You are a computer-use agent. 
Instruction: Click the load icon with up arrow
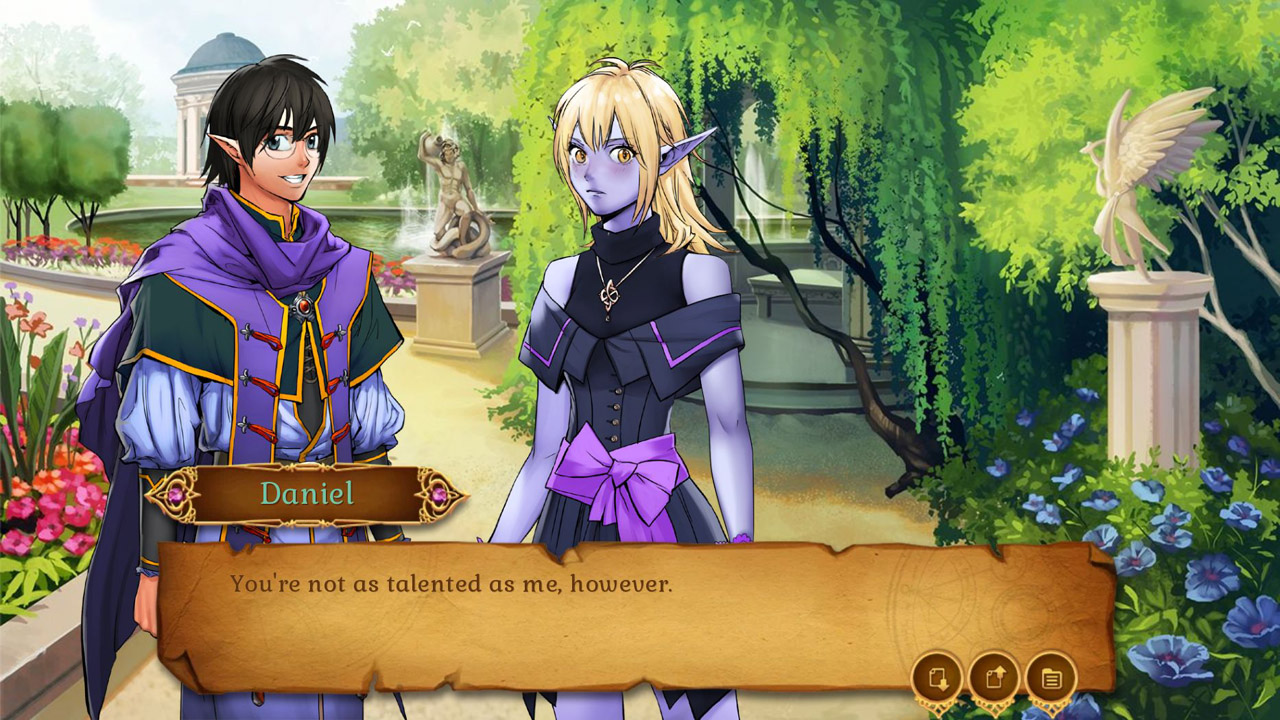click(x=994, y=676)
